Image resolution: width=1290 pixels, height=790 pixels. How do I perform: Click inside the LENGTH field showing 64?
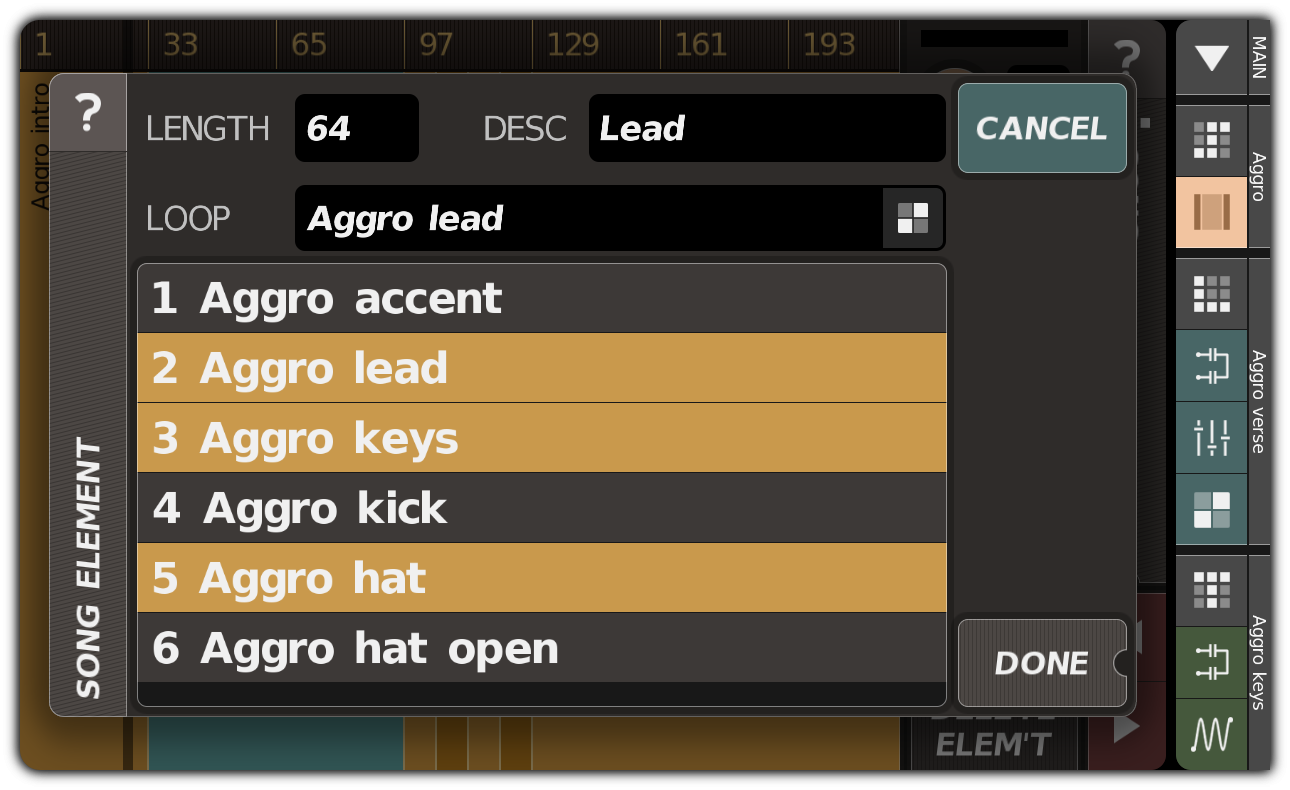(356, 128)
